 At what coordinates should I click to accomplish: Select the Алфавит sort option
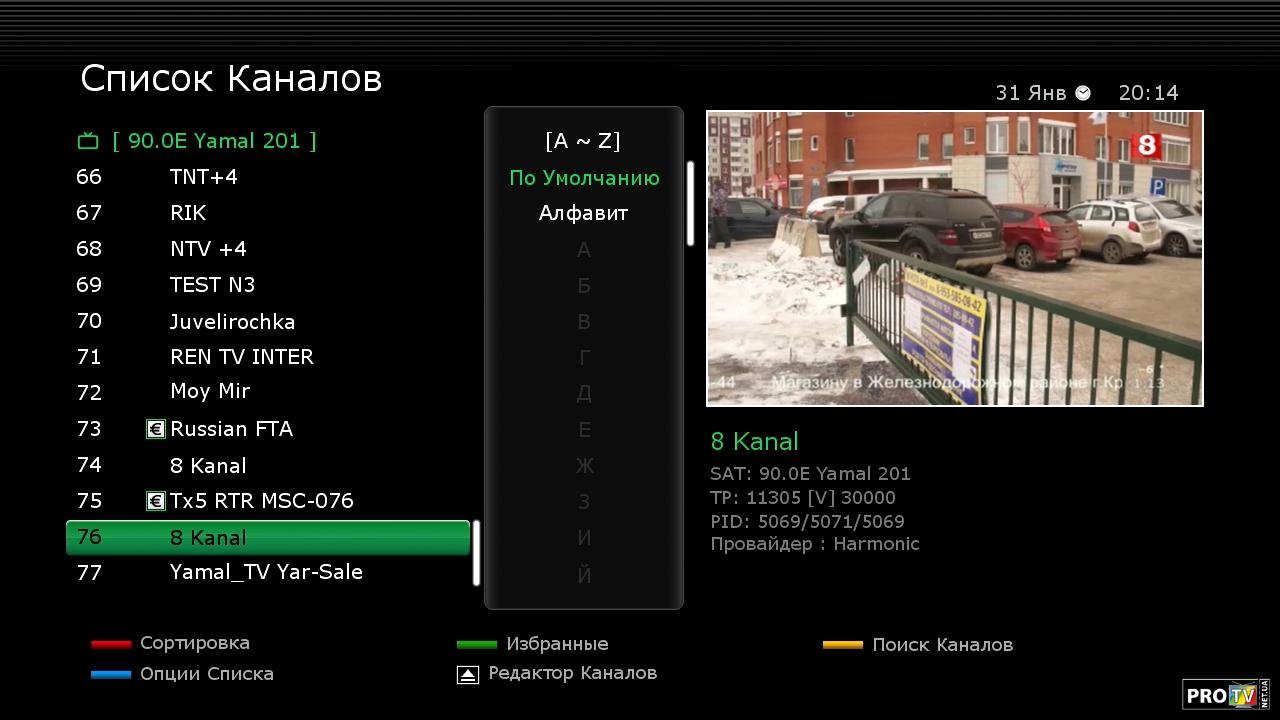coord(584,213)
